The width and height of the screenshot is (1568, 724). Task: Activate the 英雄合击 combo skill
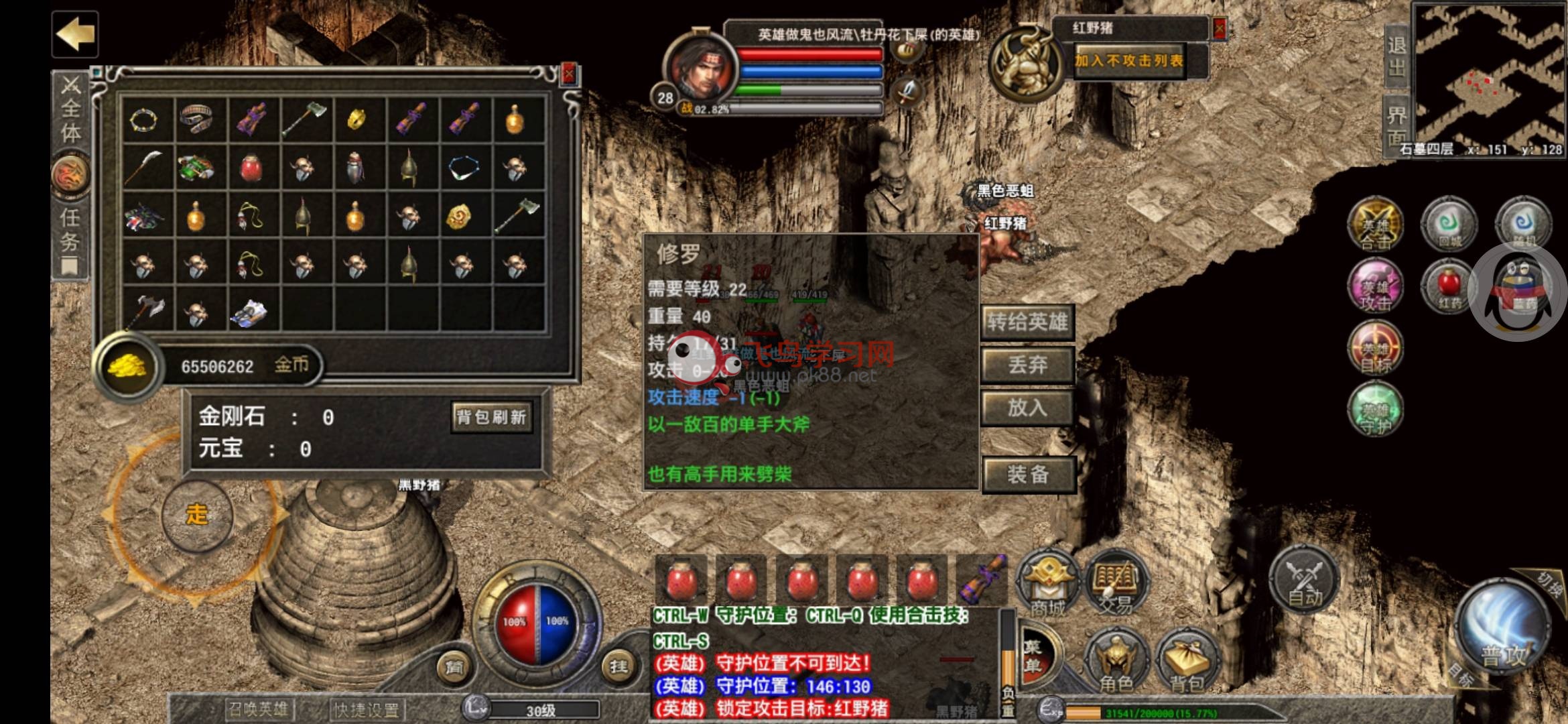pos(1375,226)
